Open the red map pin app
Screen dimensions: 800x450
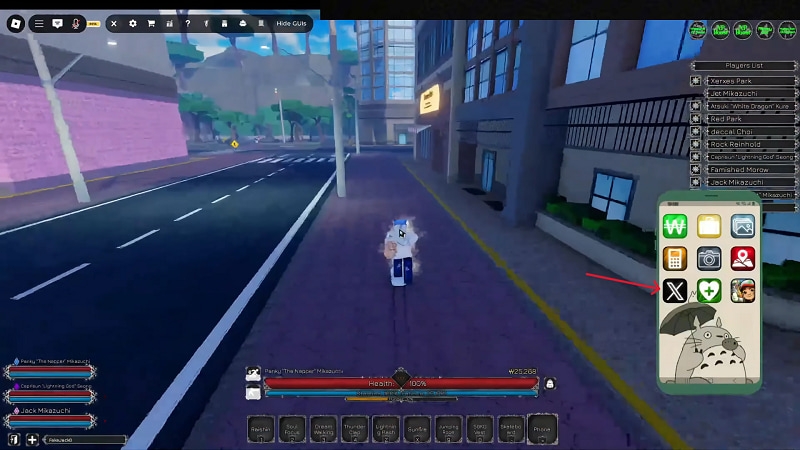[742, 259]
